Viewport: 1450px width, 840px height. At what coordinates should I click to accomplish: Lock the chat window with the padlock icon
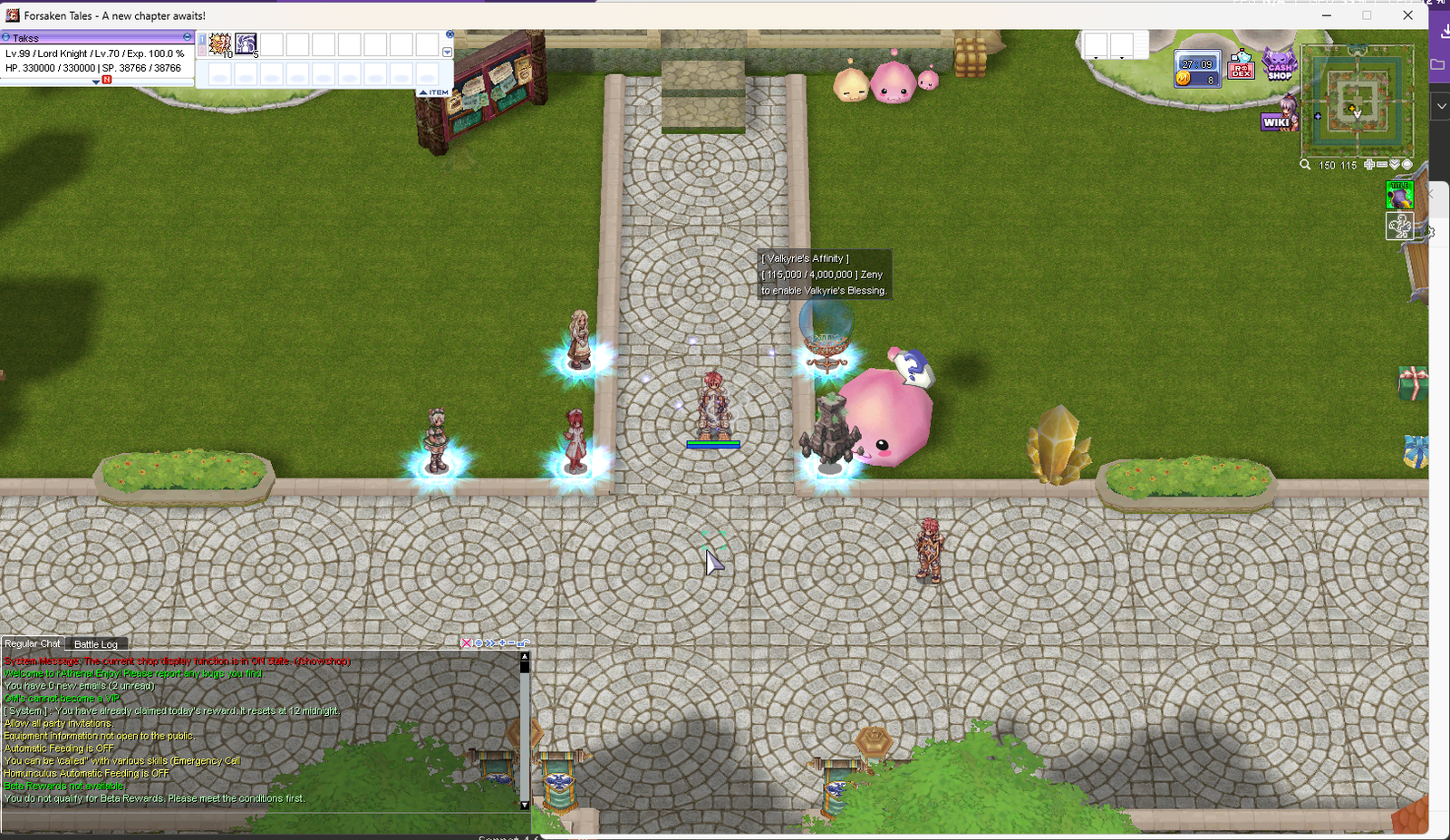tap(520, 643)
